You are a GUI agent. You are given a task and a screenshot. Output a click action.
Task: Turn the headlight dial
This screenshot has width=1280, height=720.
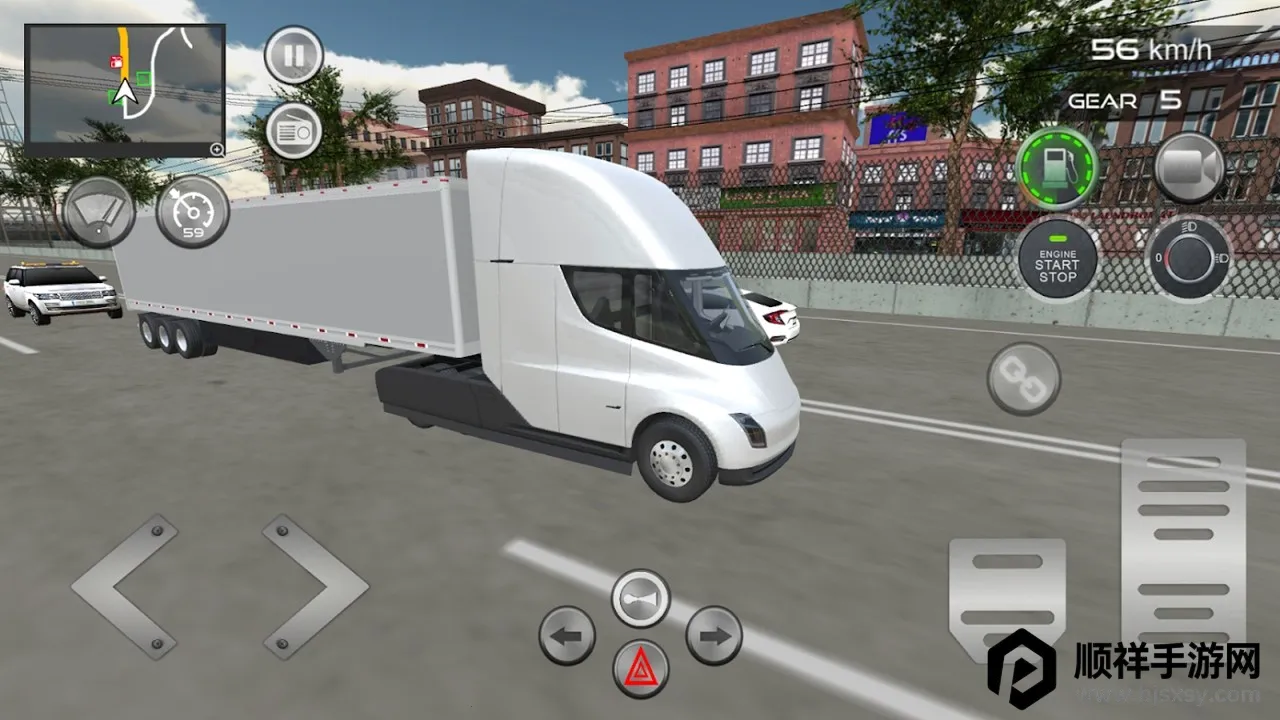click(1189, 258)
